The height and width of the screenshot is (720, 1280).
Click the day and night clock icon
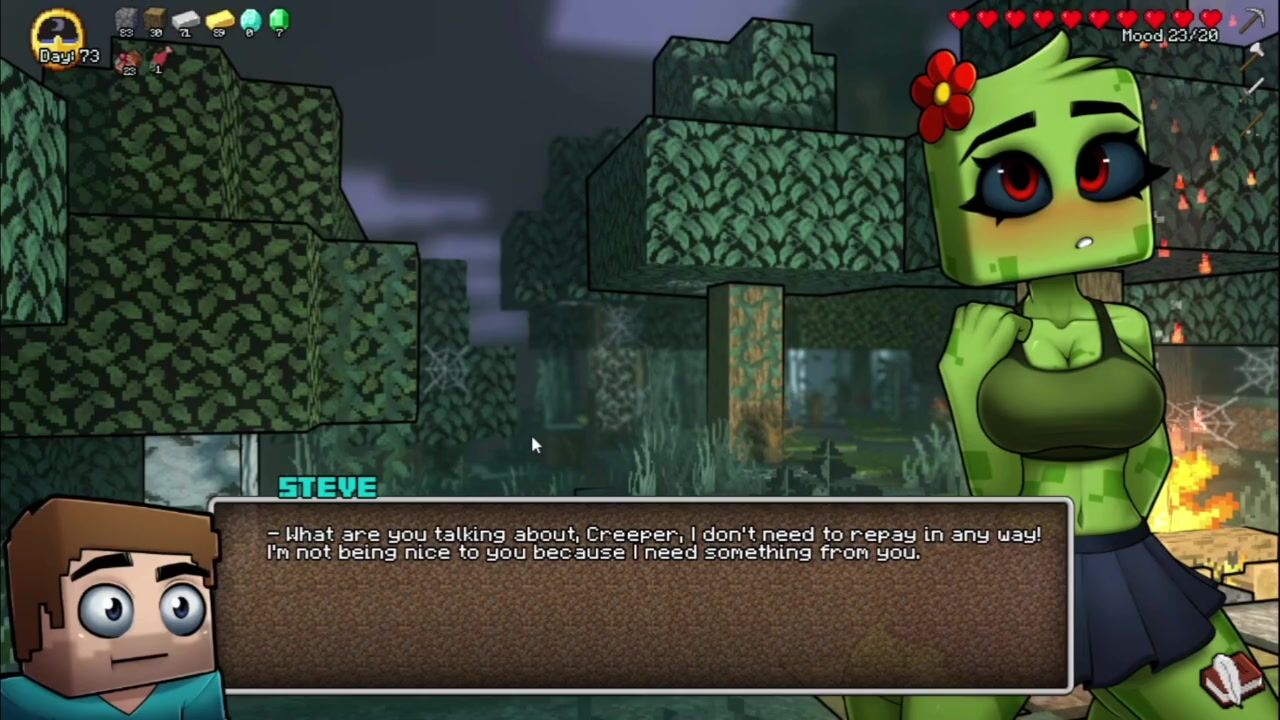(58, 30)
